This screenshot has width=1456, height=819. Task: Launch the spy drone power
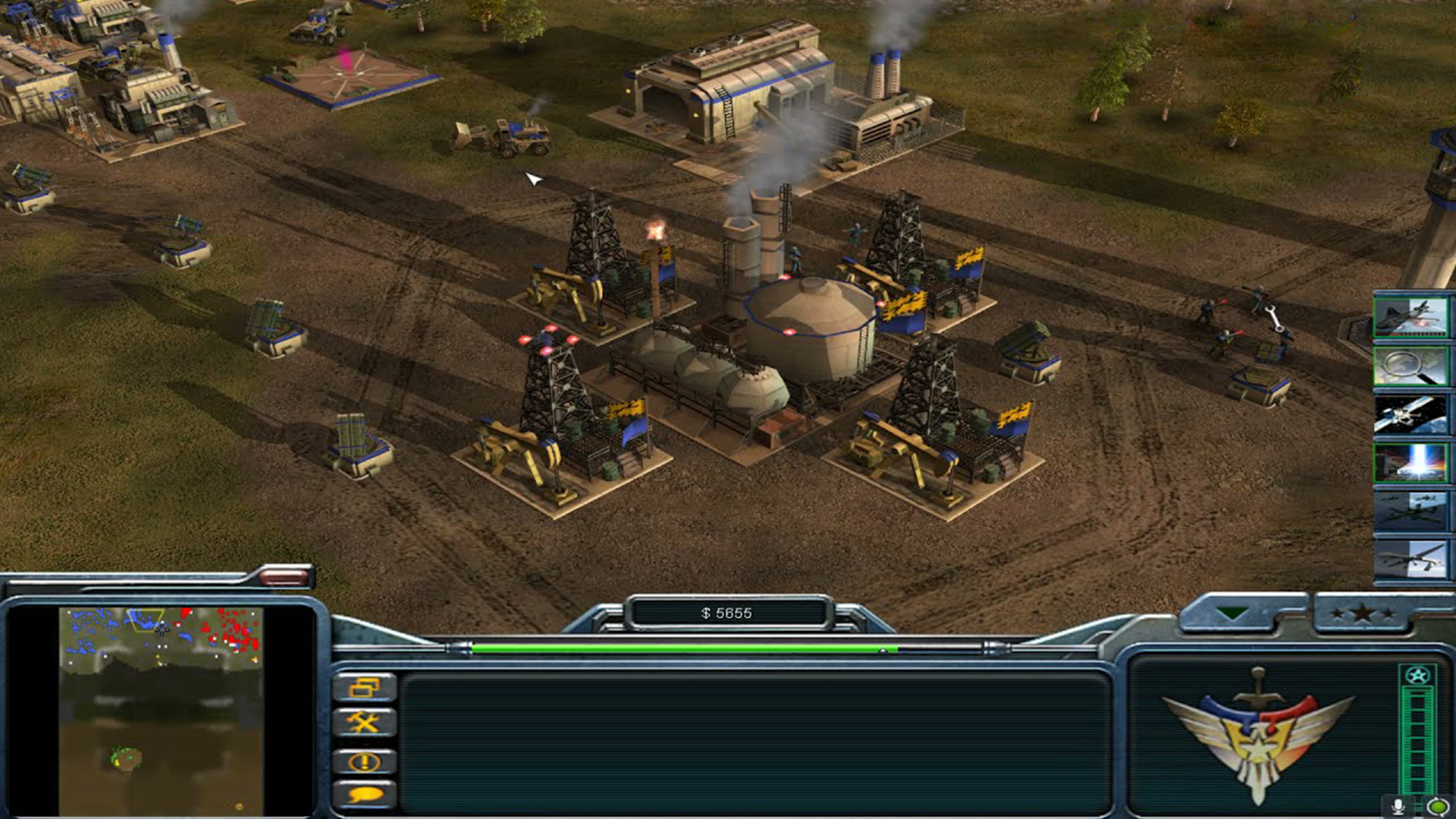tap(1411, 558)
